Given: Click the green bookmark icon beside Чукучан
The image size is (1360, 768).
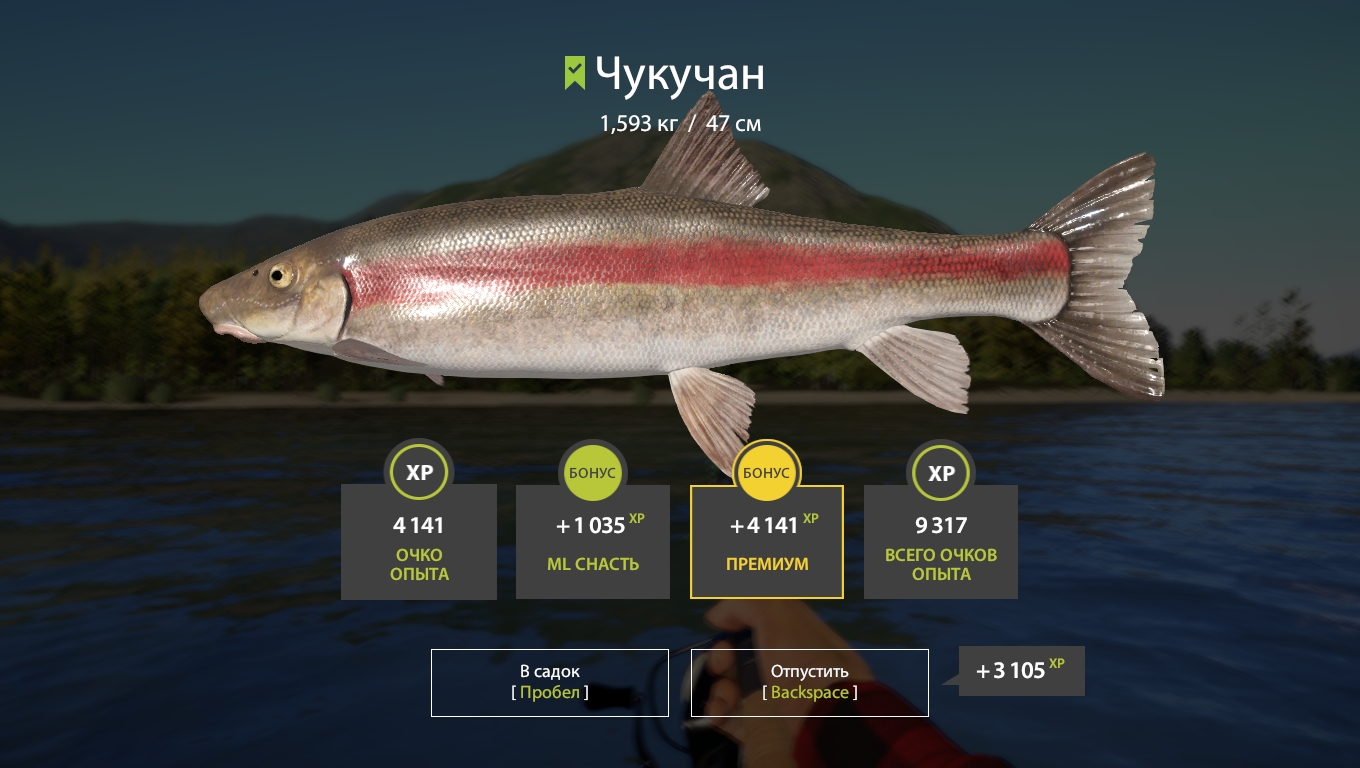Looking at the screenshot, I should (x=573, y=71).
